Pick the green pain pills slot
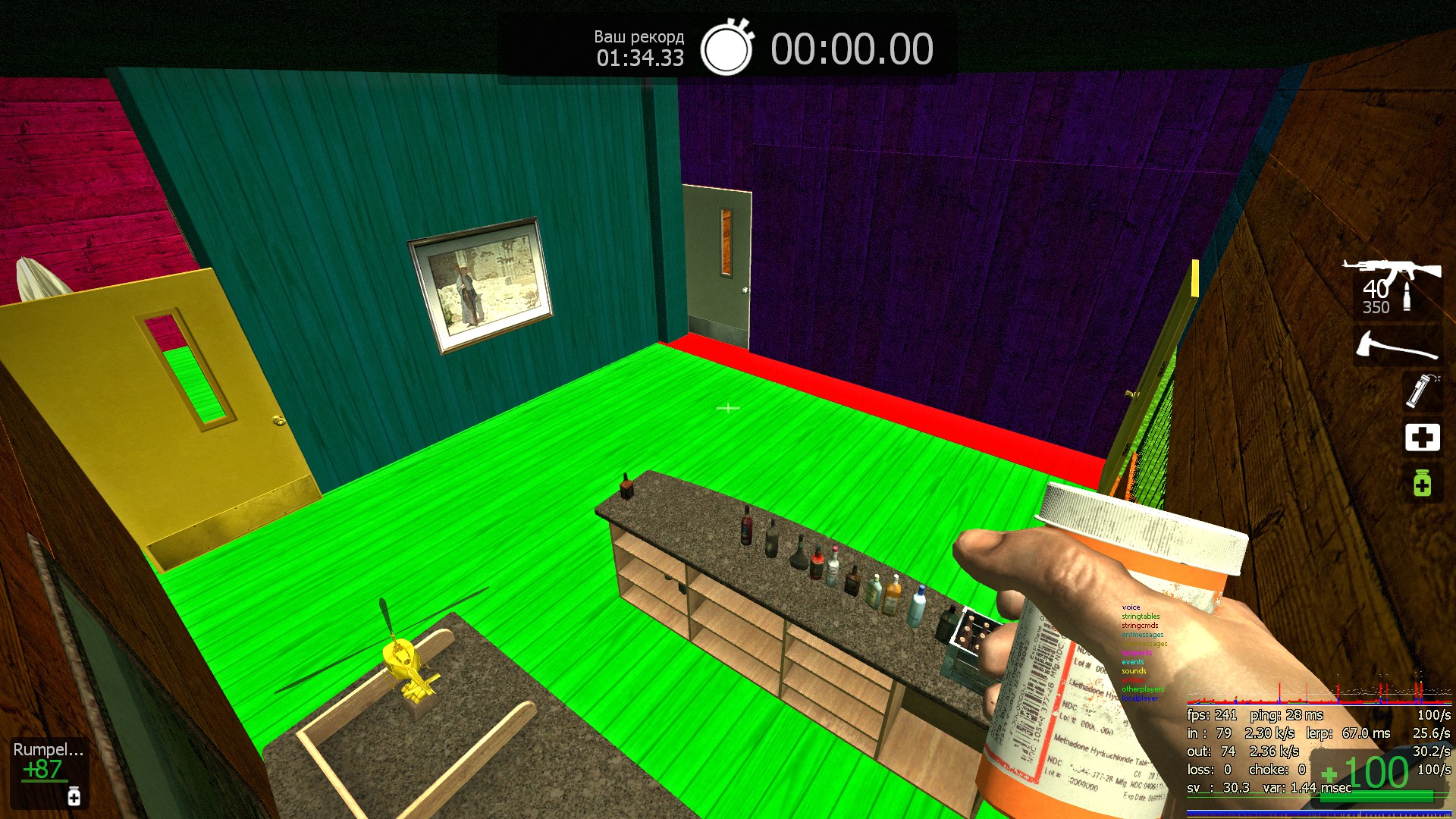The width and height of the screenshot is (1456, 819). 1422,483
